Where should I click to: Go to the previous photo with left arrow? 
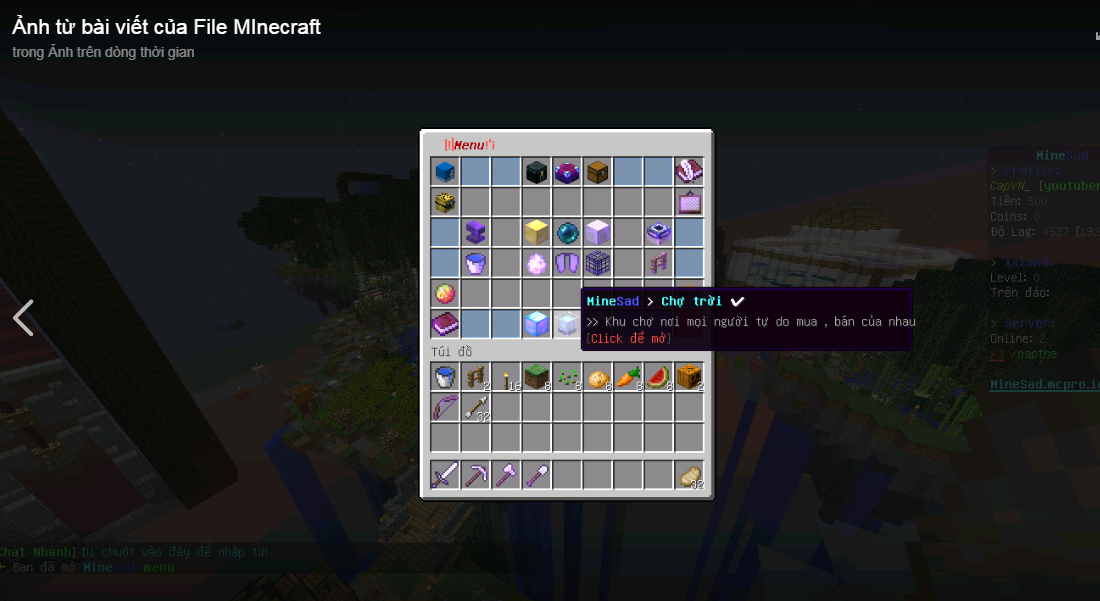coord(23,318)
